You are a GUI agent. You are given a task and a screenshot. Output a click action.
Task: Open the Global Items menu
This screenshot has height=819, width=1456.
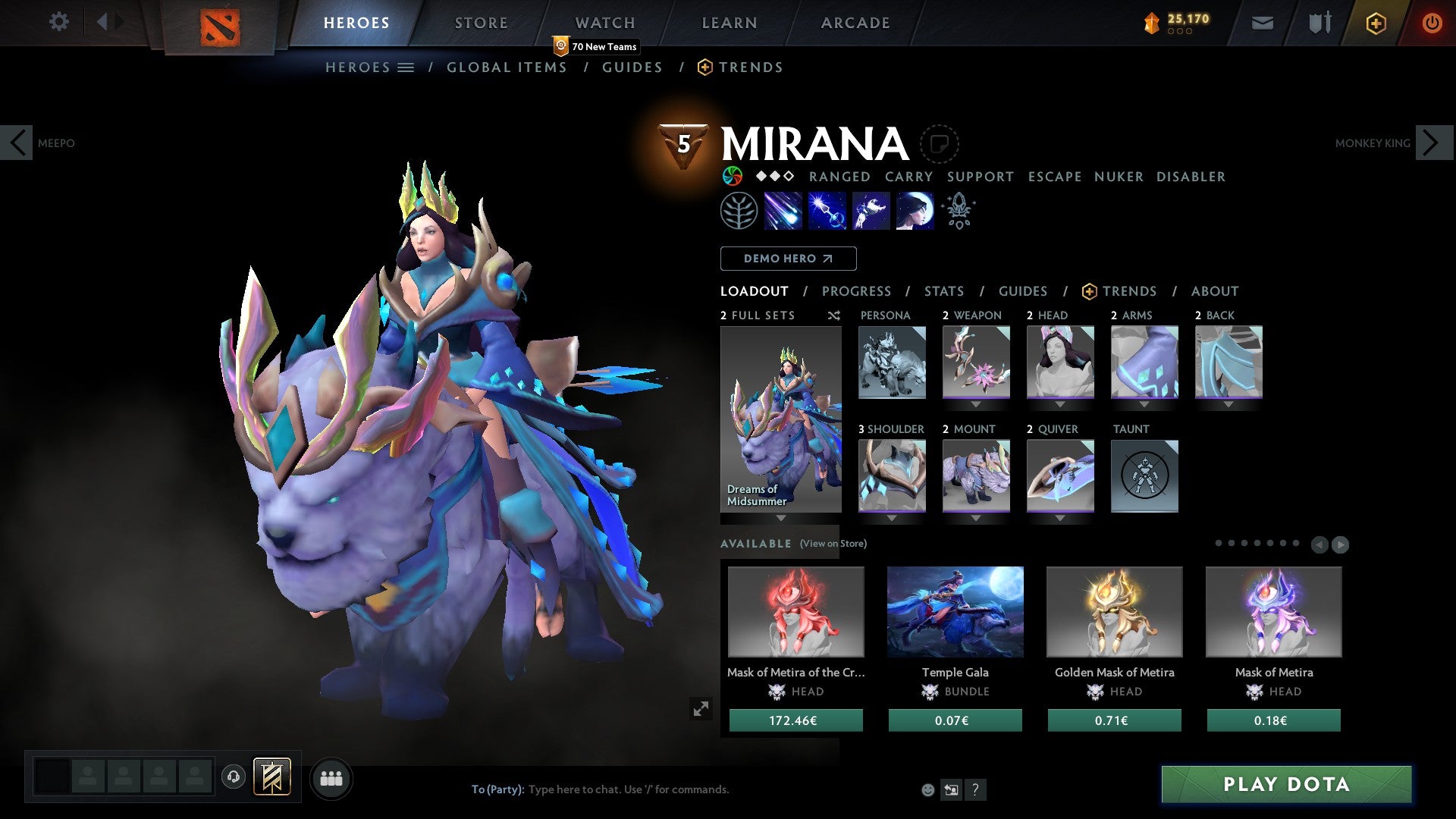point(507,67)
